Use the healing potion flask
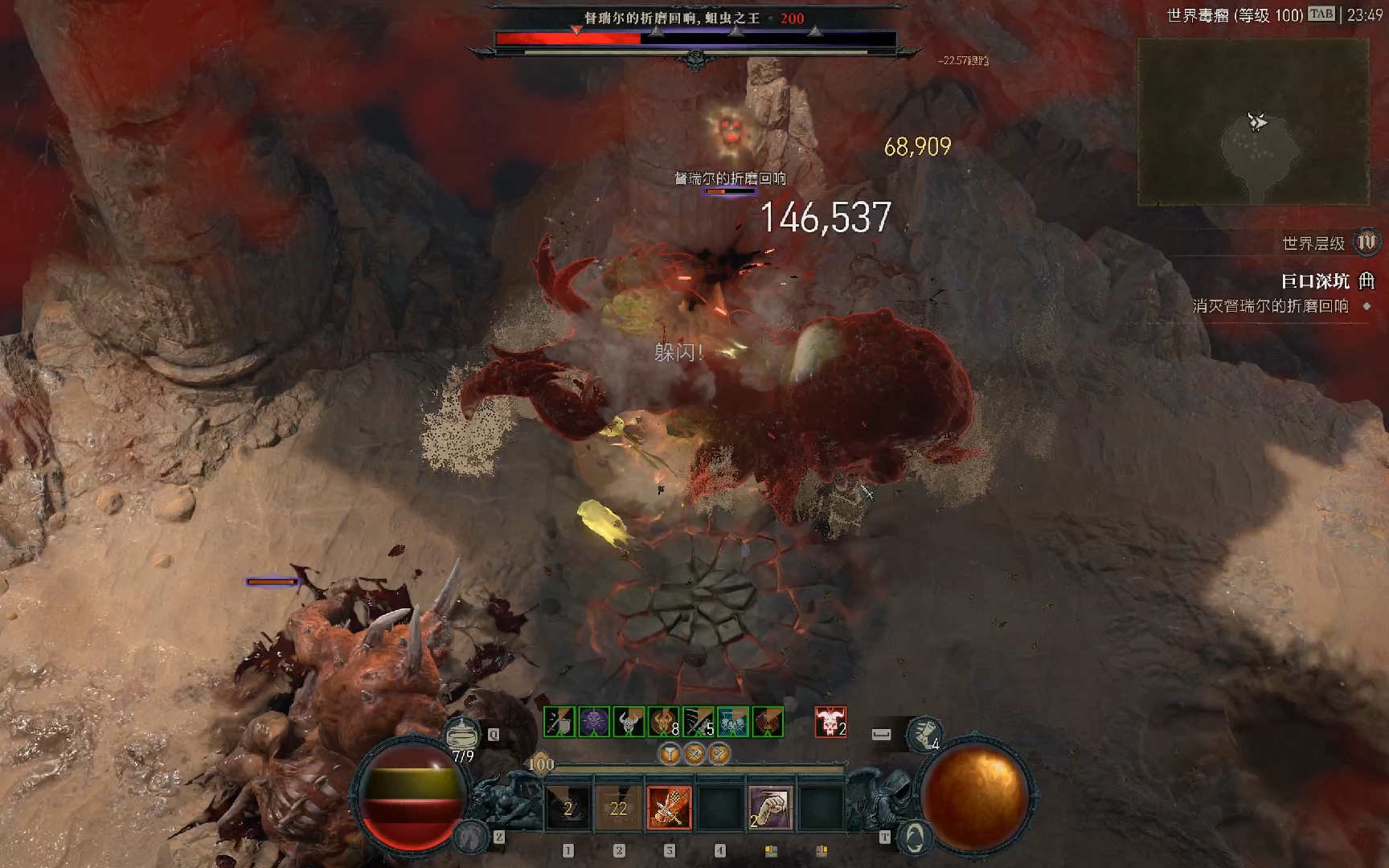The image size is (1389, 868). click(462, 735)
